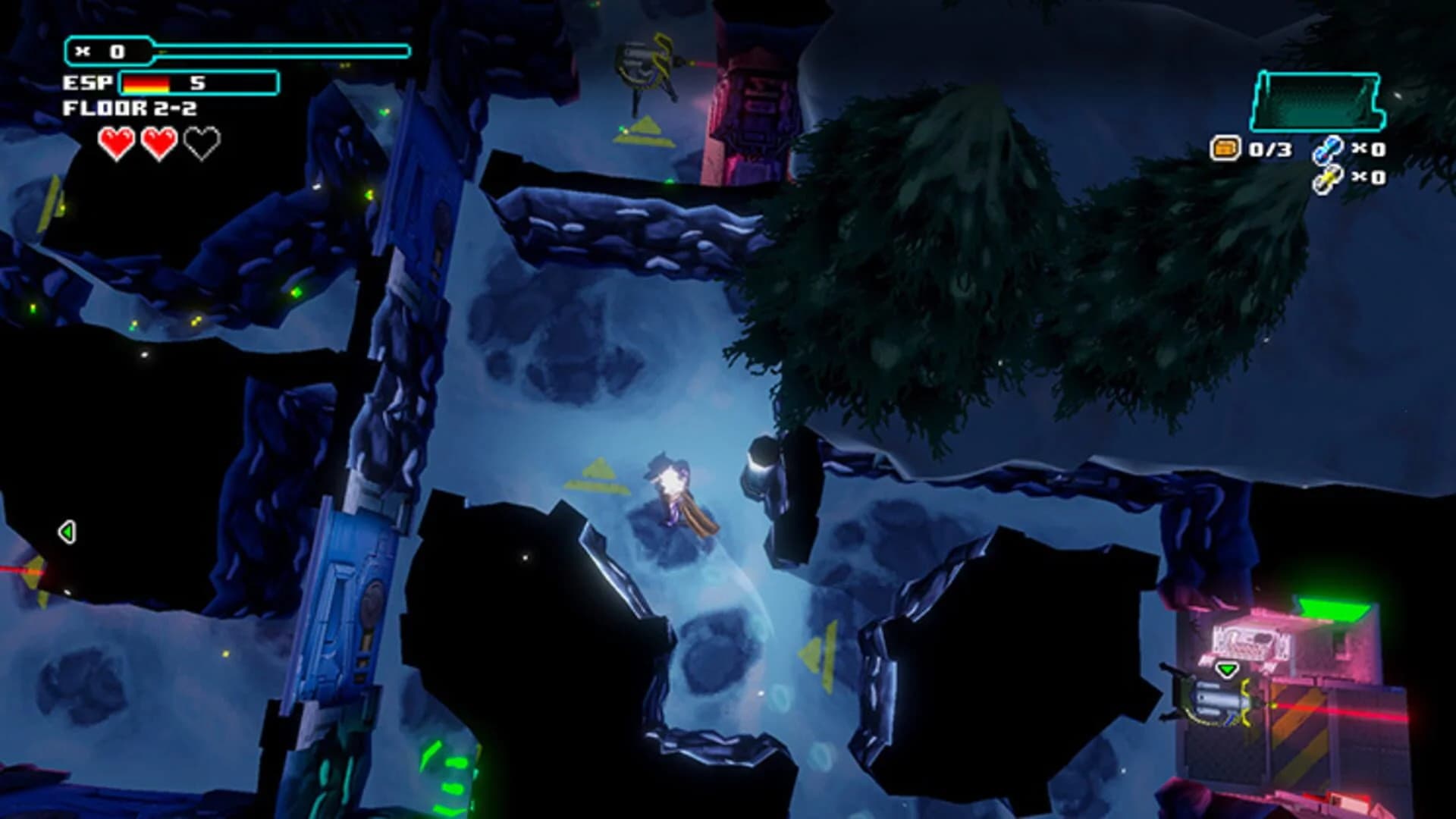Select the FLOOR 2-2 label
The height and width of the screenshot is (819, 1456).
coord(129,109)
